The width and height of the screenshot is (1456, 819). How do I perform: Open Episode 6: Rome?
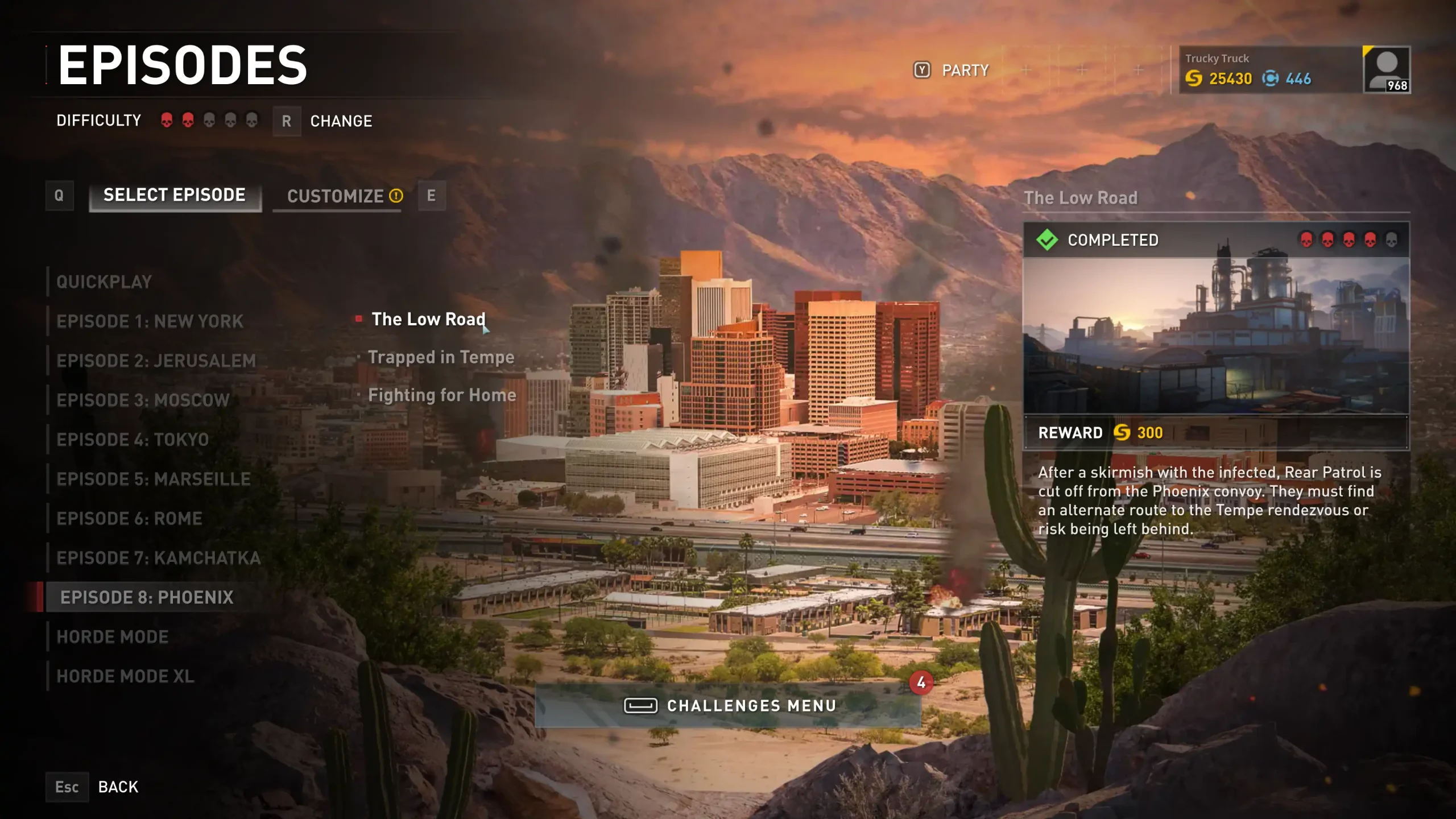[x=129, y=519]
